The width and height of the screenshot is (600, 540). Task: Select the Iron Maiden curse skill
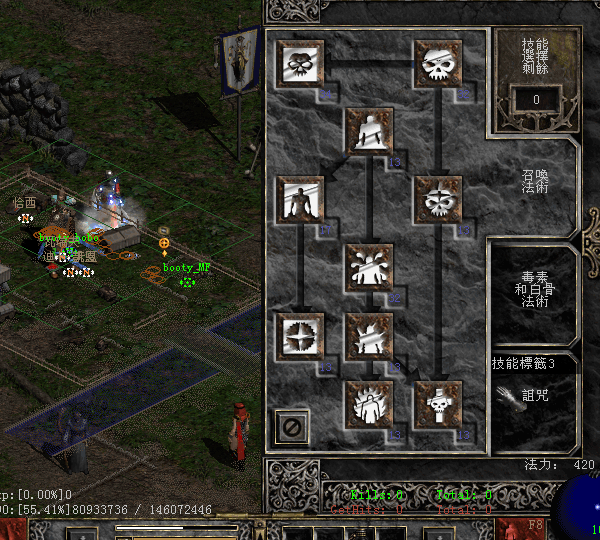pyautogui.click(x=300, y=200)
